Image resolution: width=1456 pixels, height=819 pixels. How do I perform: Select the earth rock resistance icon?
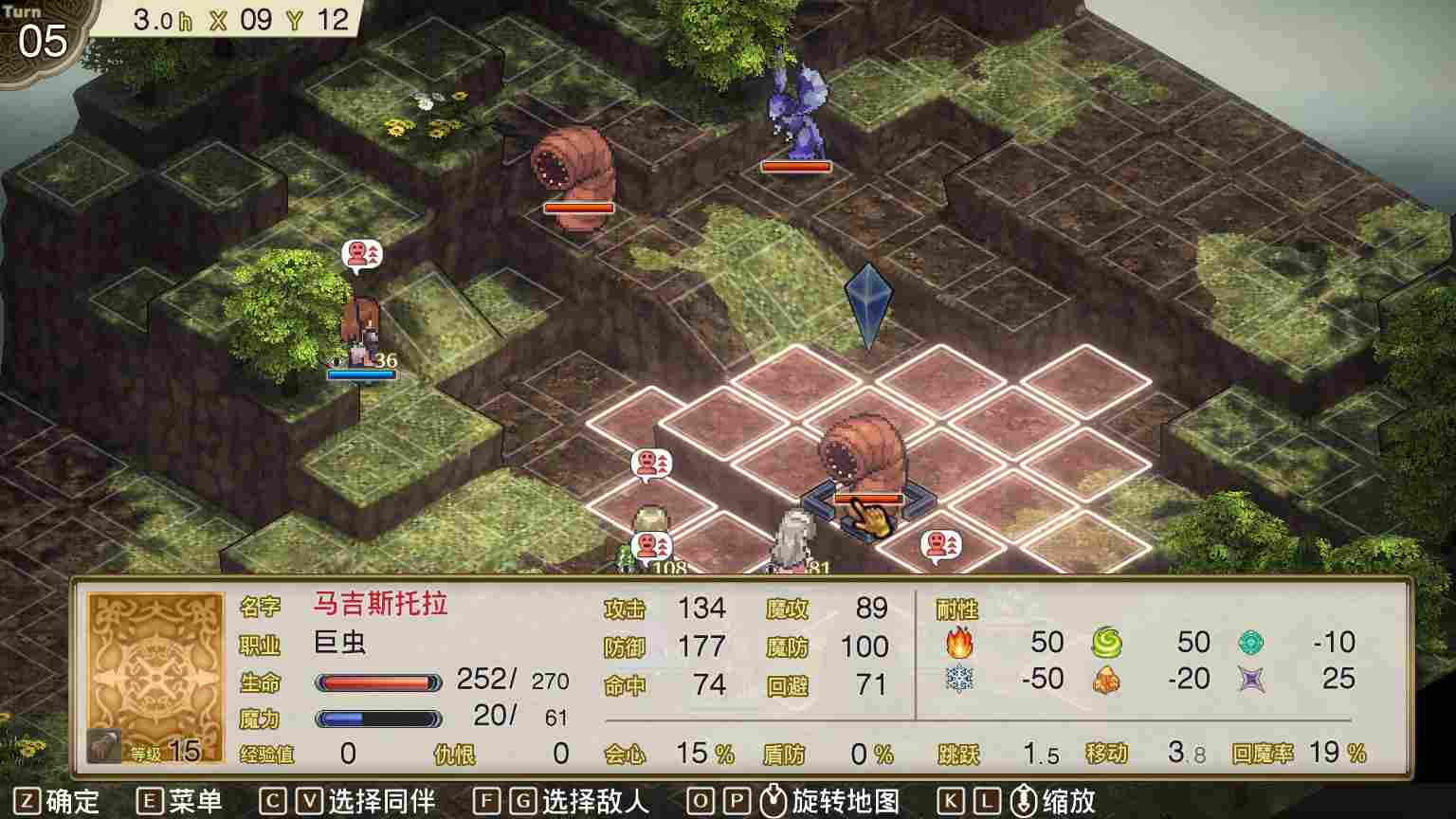click(x=1105, y=680)
